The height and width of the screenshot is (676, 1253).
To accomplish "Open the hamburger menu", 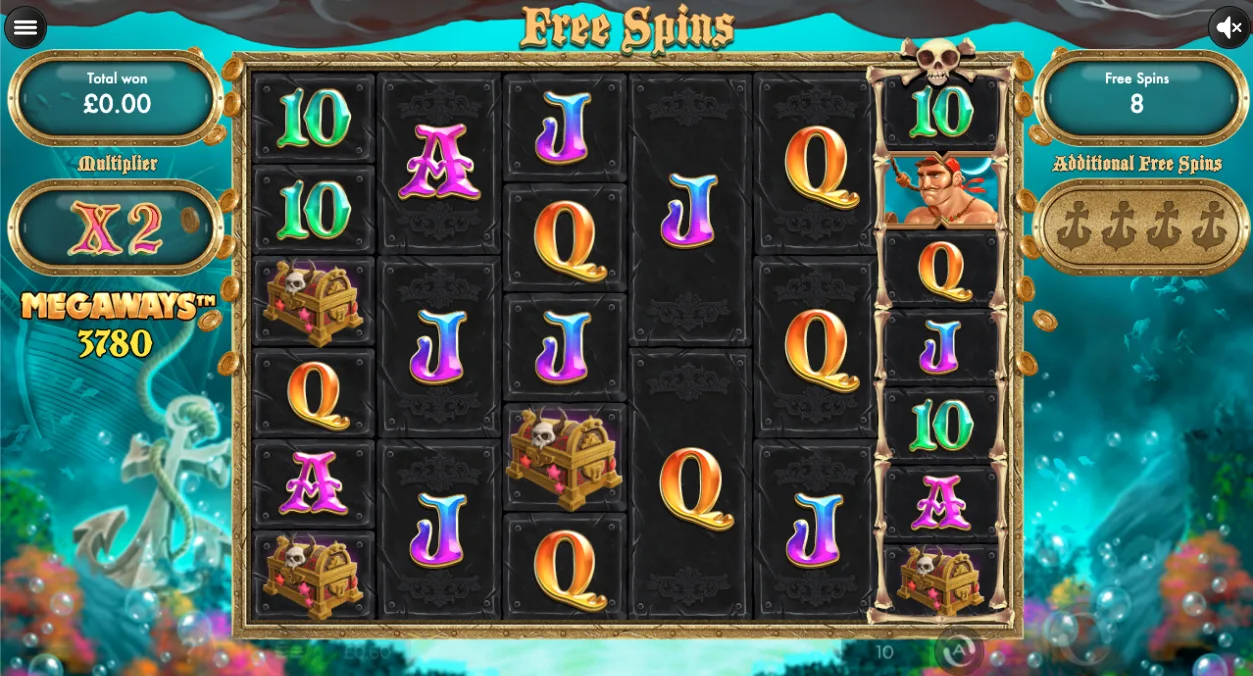I will pos(25,27).
